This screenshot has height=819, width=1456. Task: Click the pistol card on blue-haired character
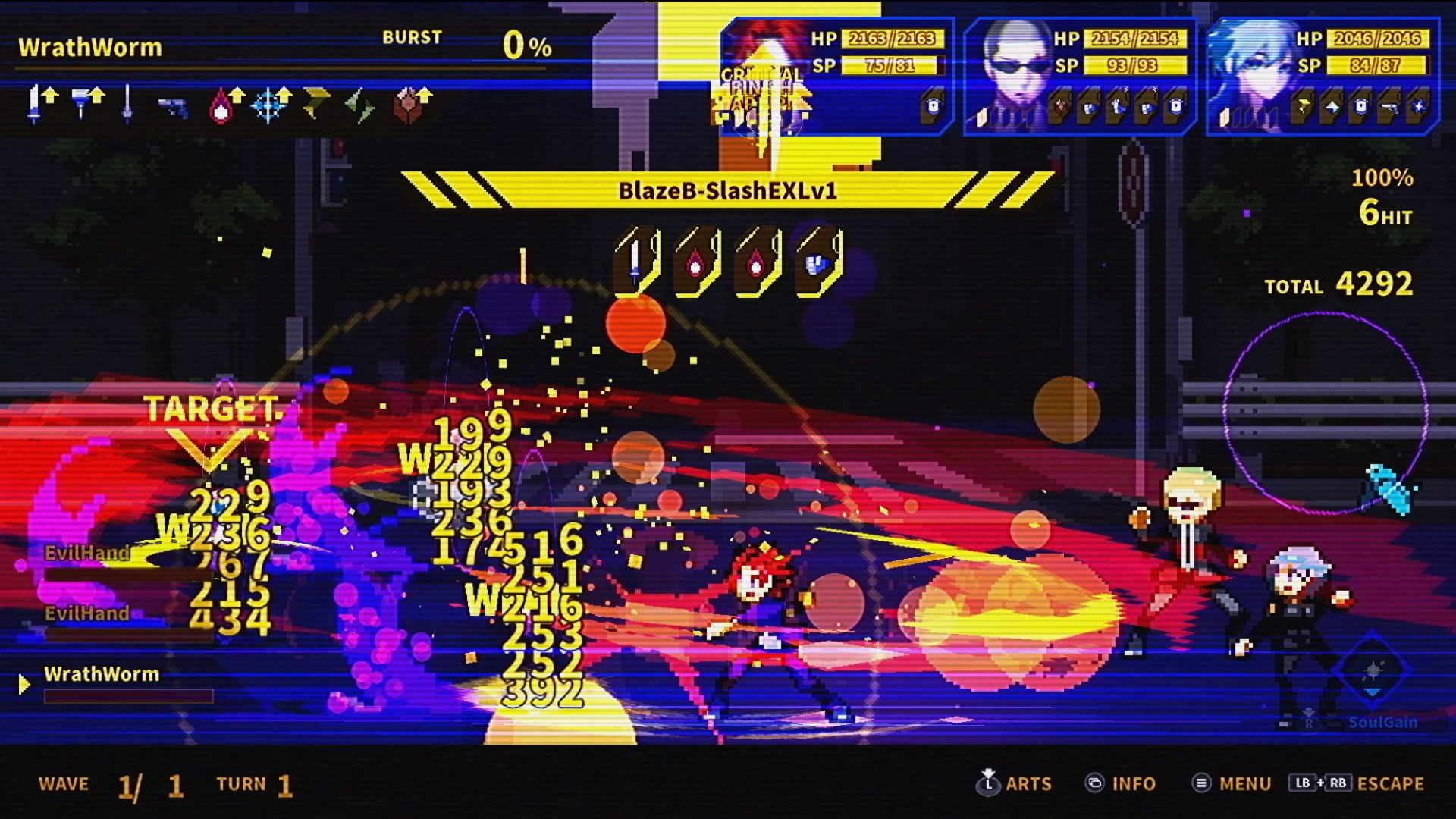1389,107
